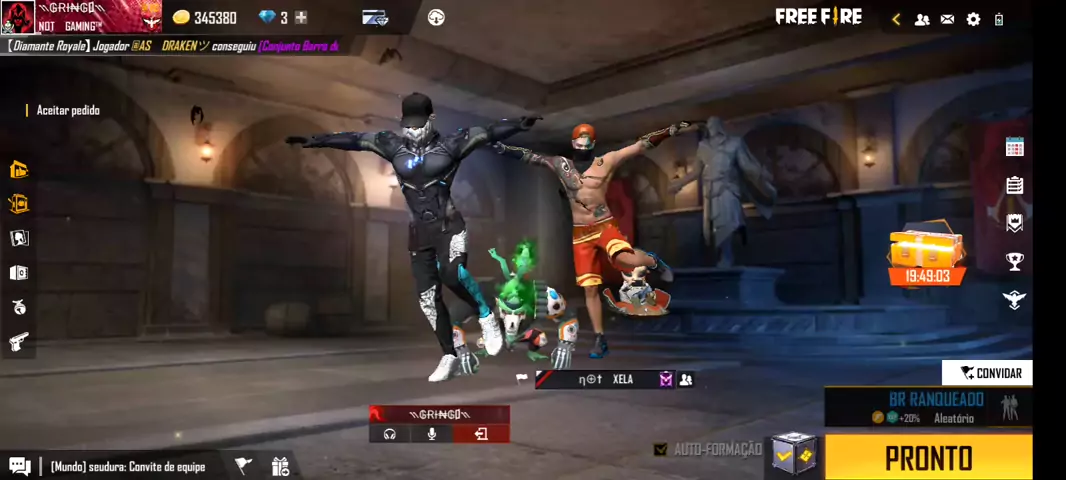Show the friends list icon
Image resolution: width=1066 pixels, height=480 pixels.
point(922,19)
